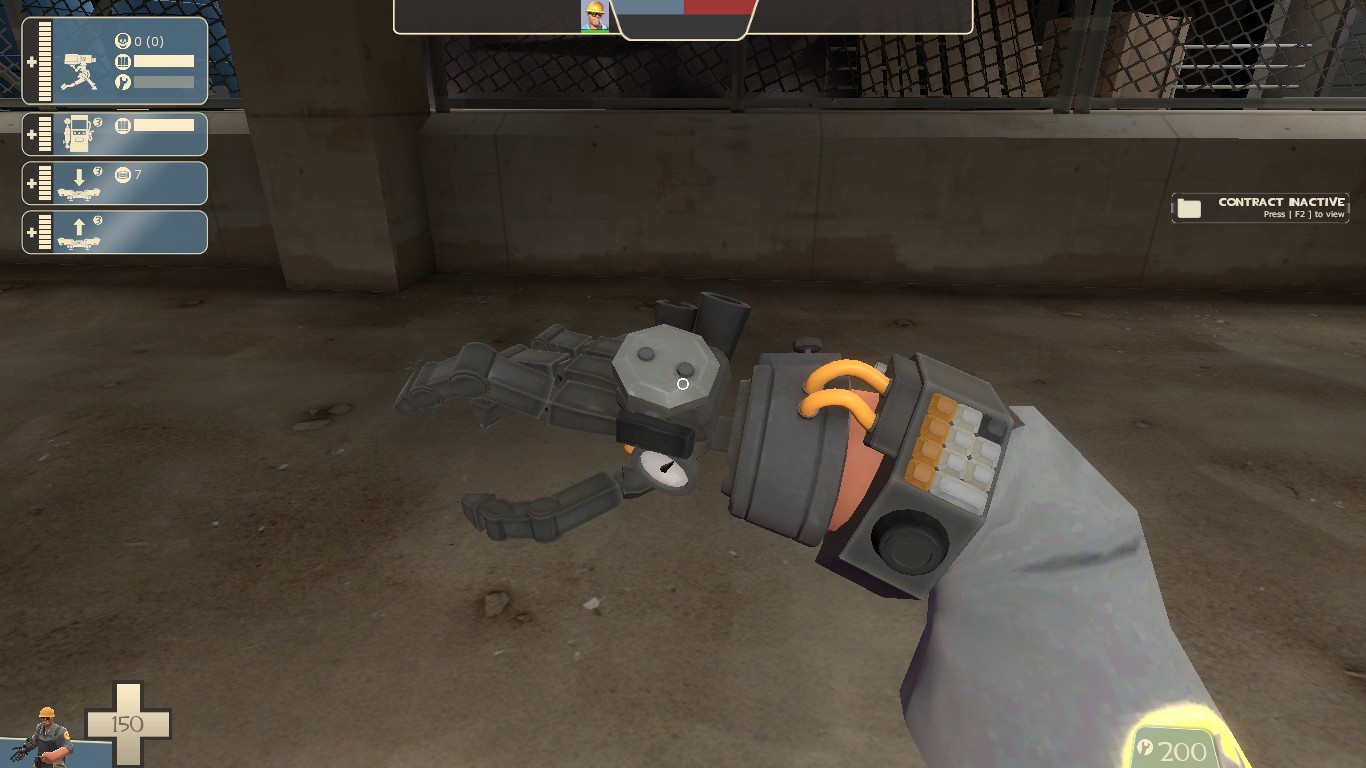Click the plus symbol on the sentry panel
Viewport: 1366px width, 768px height.
click(x=32, y=60)
